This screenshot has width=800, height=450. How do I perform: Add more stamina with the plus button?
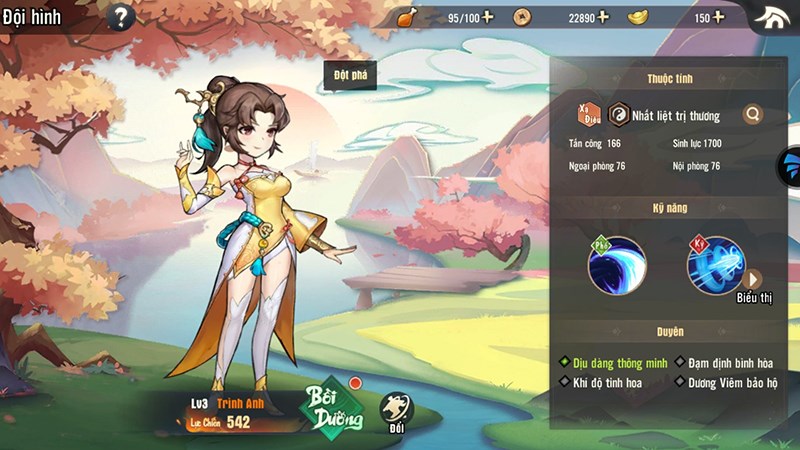488,17
